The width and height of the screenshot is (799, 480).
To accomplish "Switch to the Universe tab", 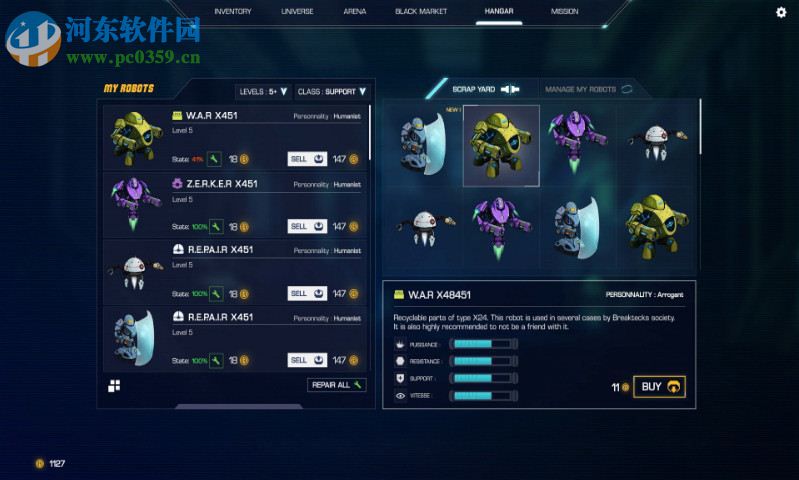I will (297, 12).
